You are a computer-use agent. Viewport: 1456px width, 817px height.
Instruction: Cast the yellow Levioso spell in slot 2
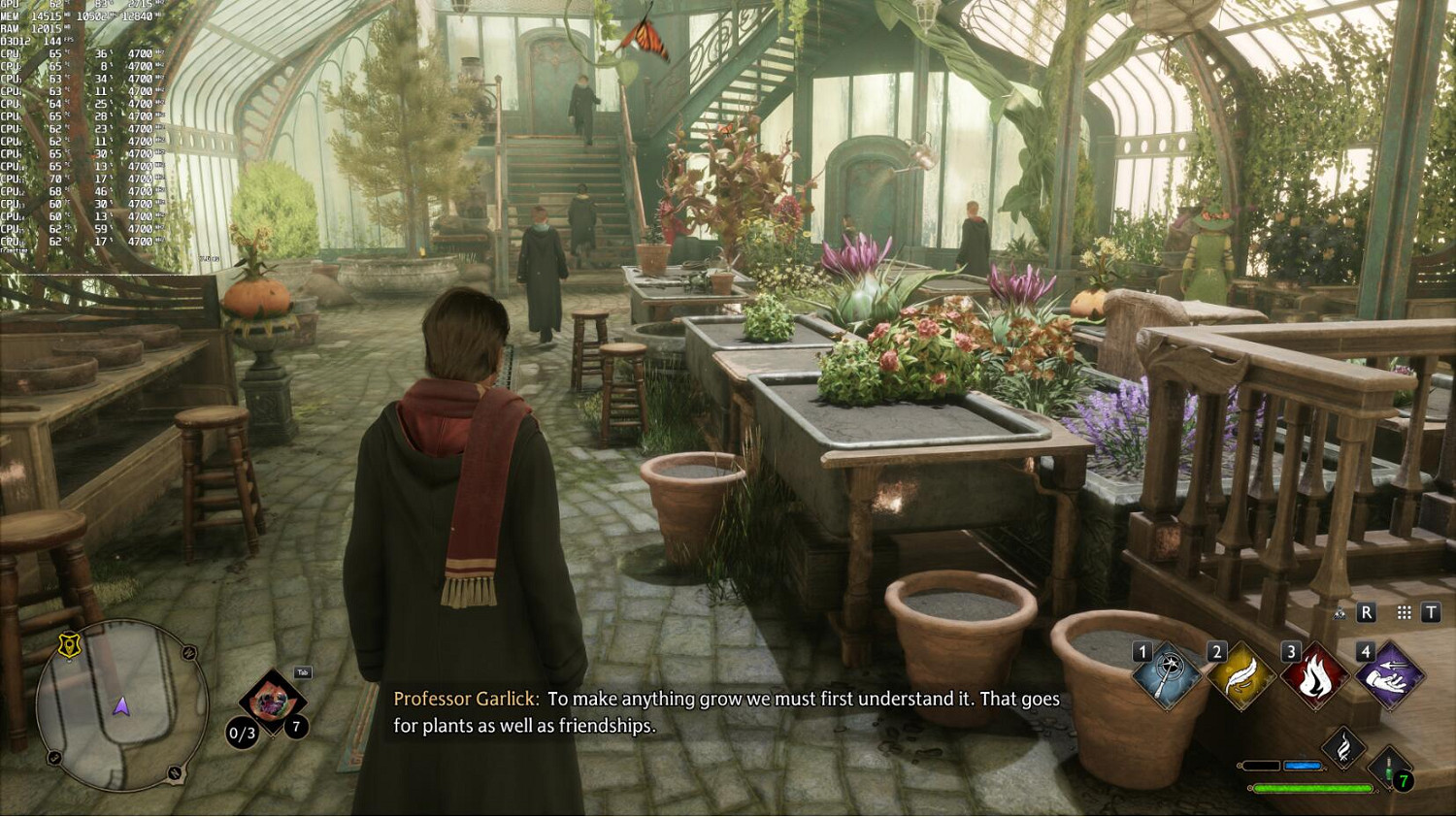point(1239,675)
